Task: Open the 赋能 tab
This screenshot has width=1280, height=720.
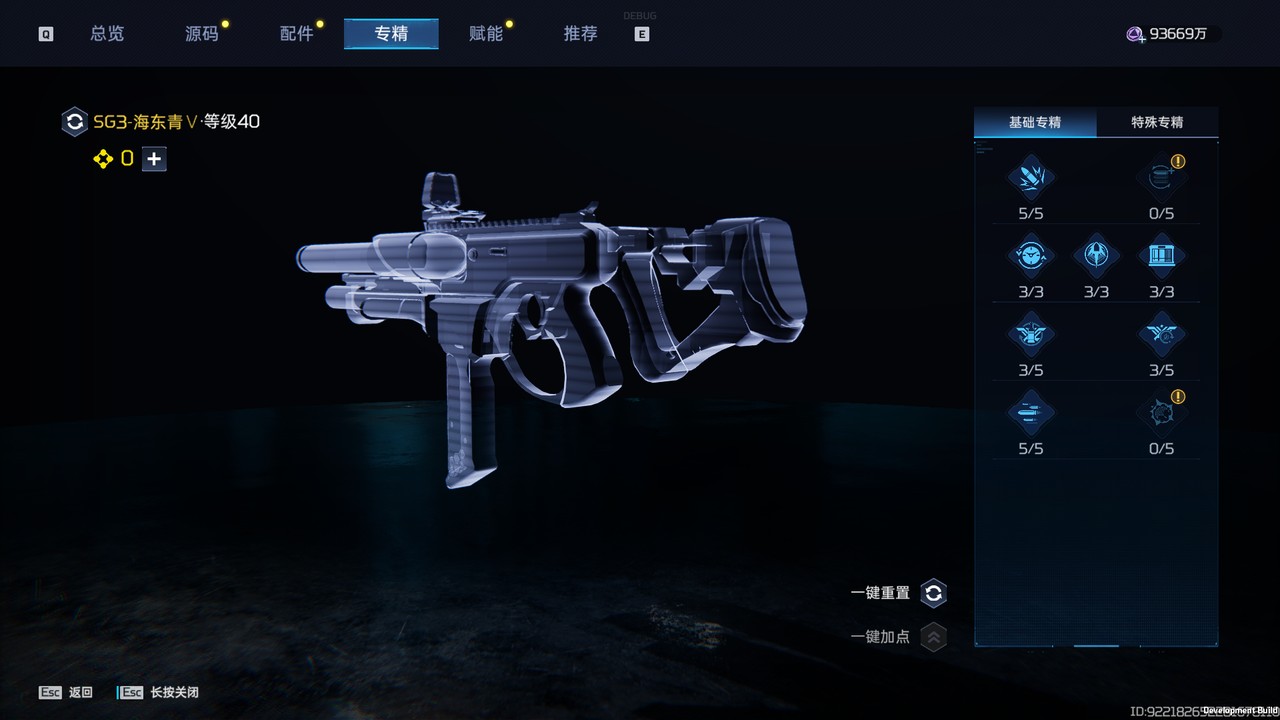Action: point(486,34)
